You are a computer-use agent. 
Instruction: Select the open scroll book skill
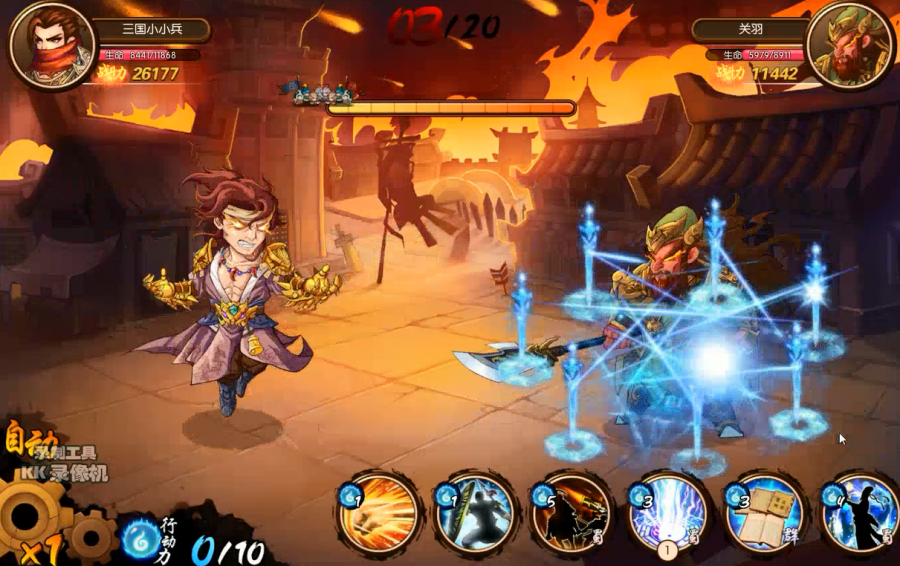(x=766, y=512)
